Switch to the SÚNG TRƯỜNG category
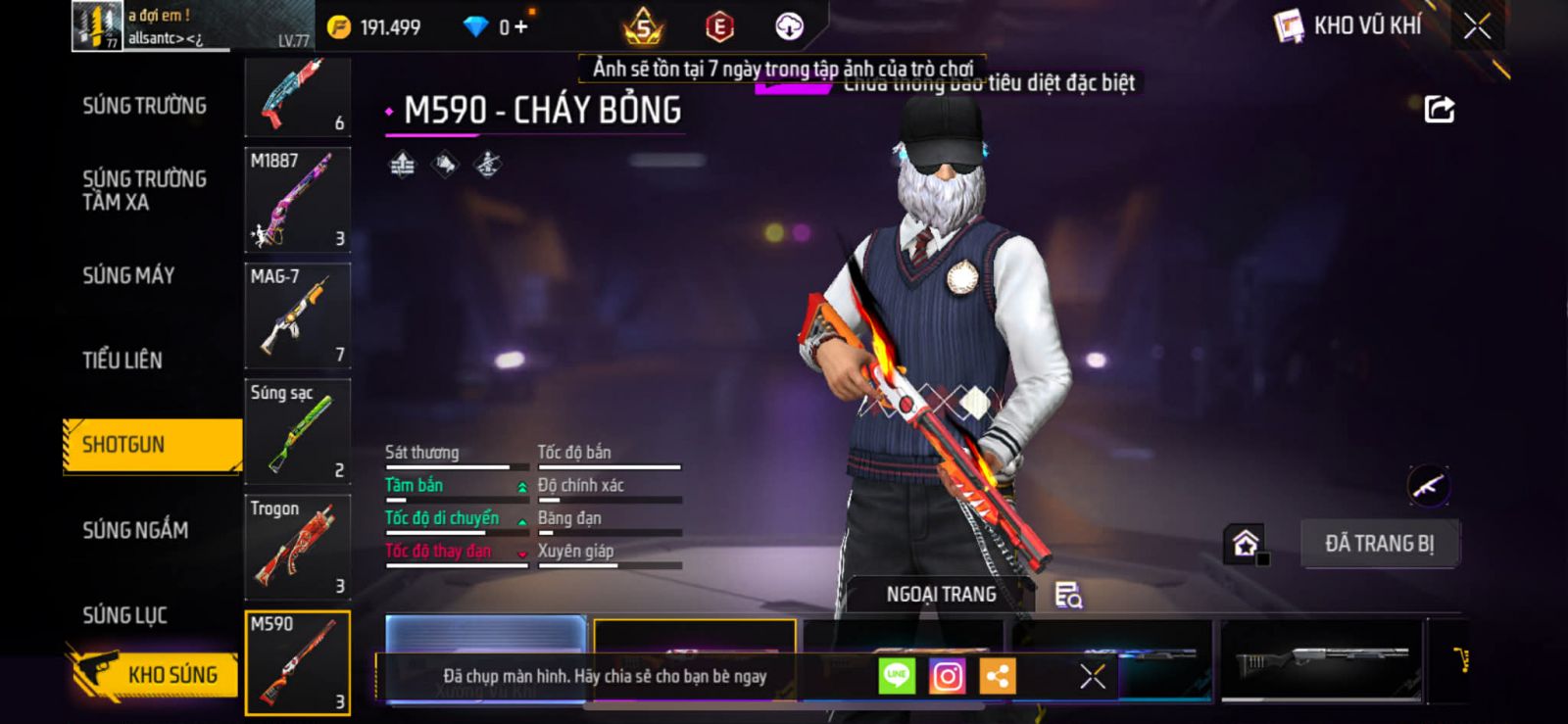Image resolution: width=1568 pixels, height=724 pixels. coord(144,106)
